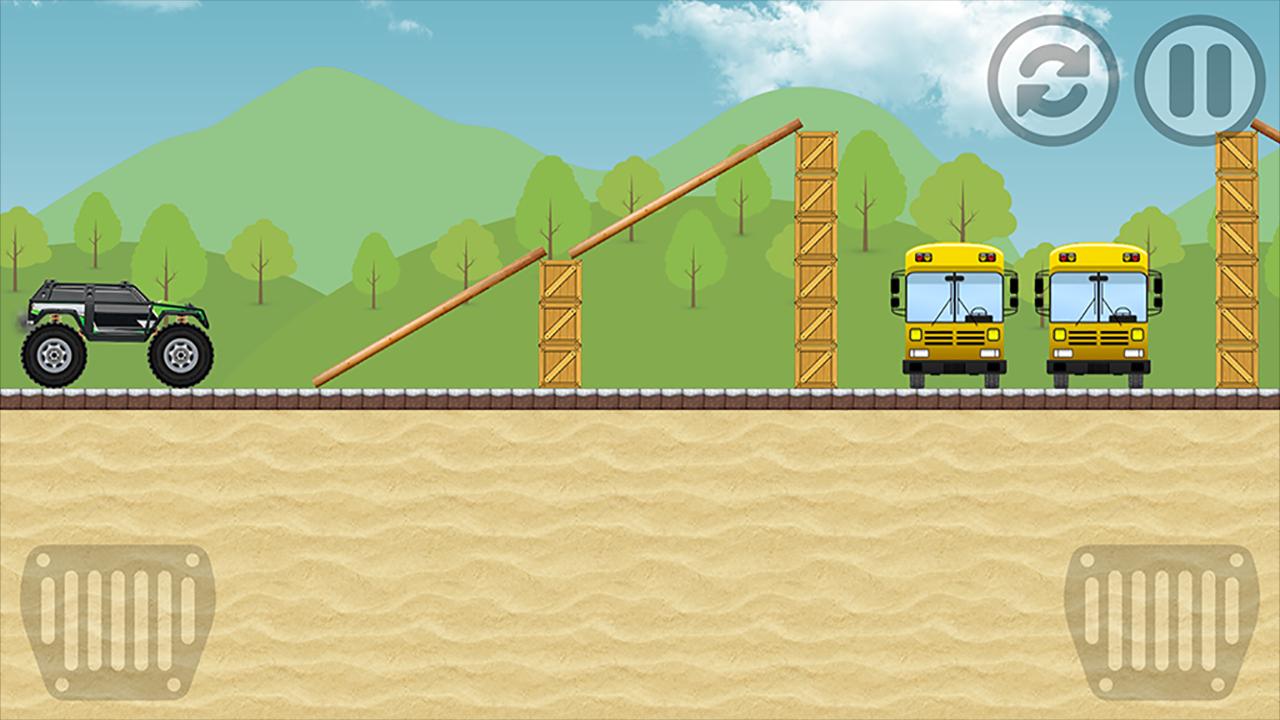
Task: Tap the left brake pedal
Action: pyautogui.click(x=118, y=620)
